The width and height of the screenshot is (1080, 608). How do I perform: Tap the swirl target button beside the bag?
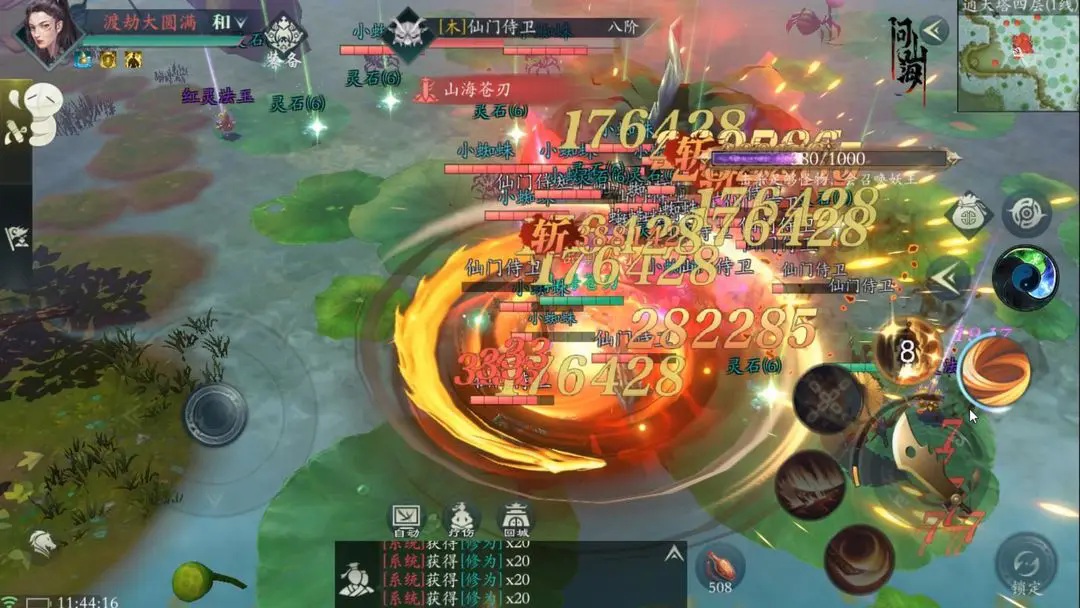coord(1026,214)
